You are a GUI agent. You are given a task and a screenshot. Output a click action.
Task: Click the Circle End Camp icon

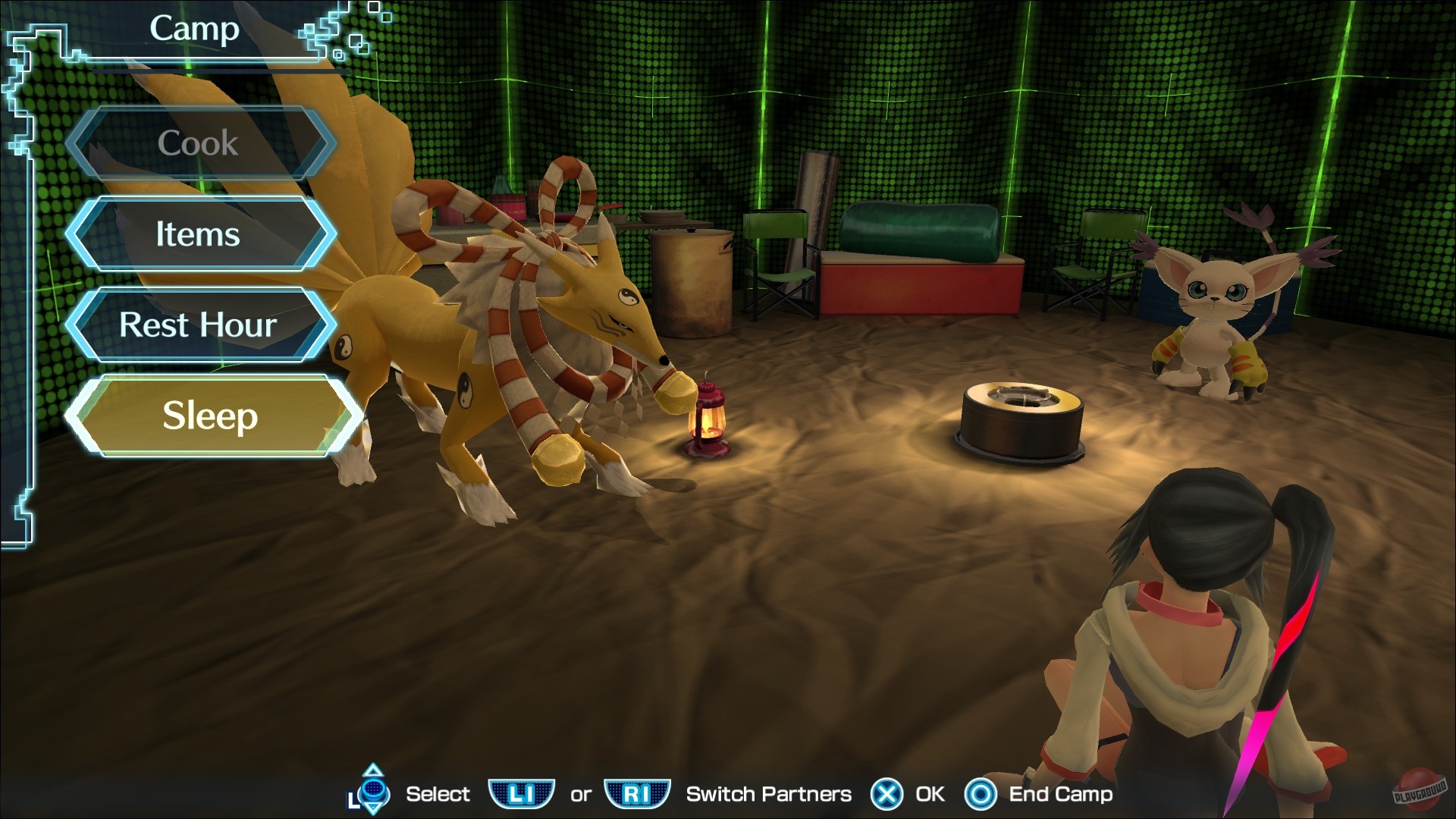click(x=982, y=794)
